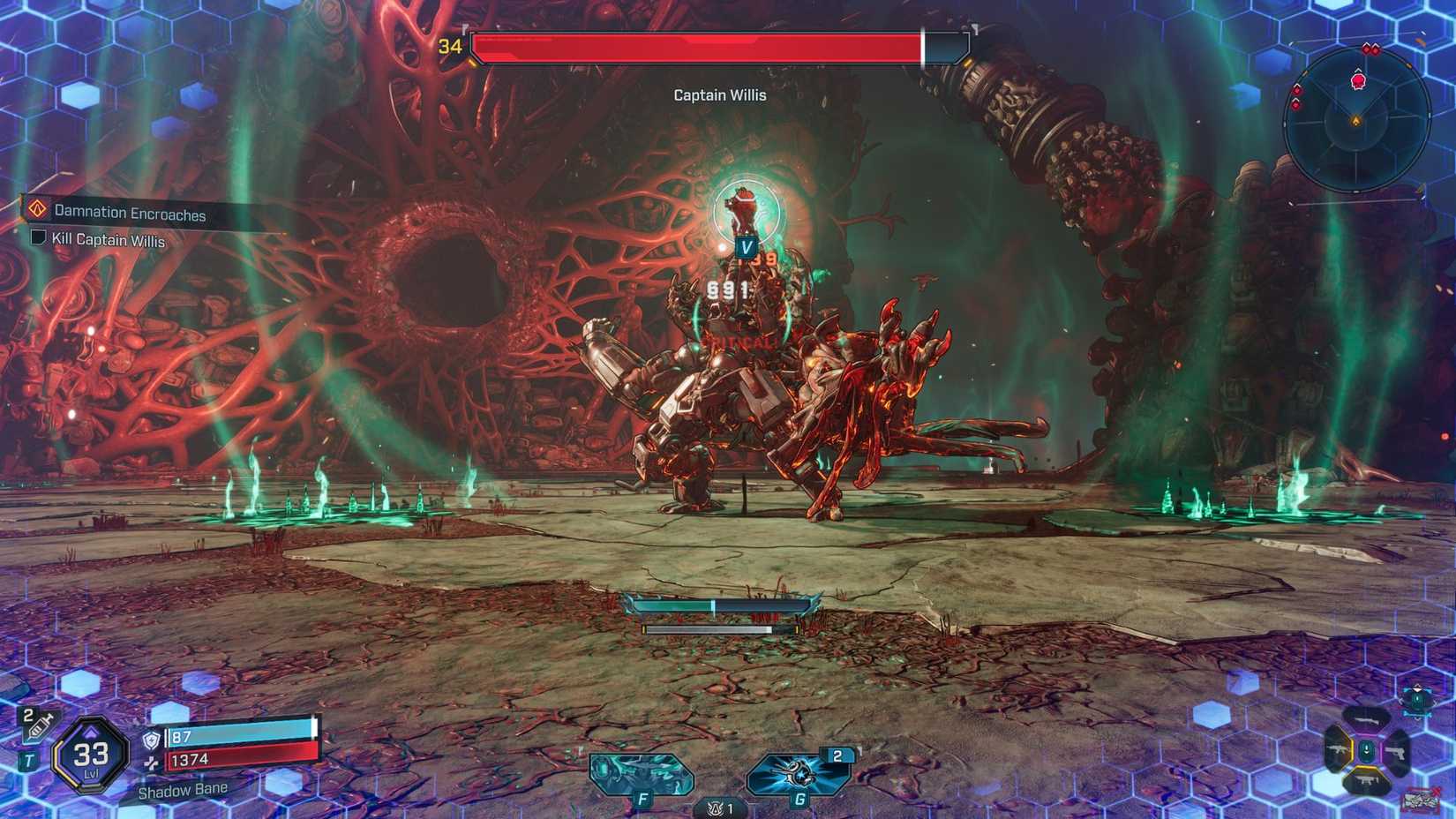This screenshot has width=1456, height=819.
Task: Select the assault rifle weapon slot
Action: 1337,749
